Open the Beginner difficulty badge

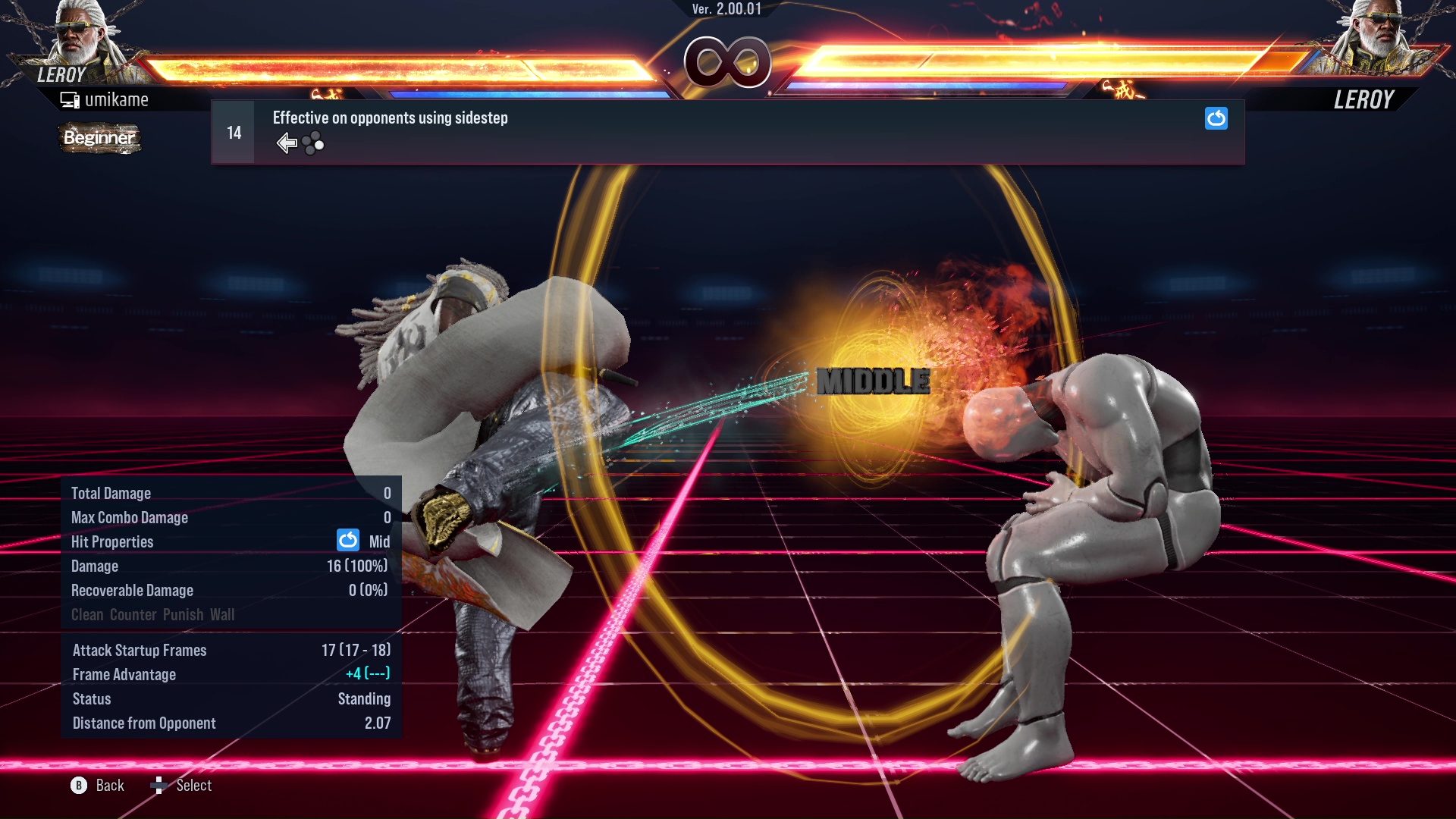pos(99,138)
